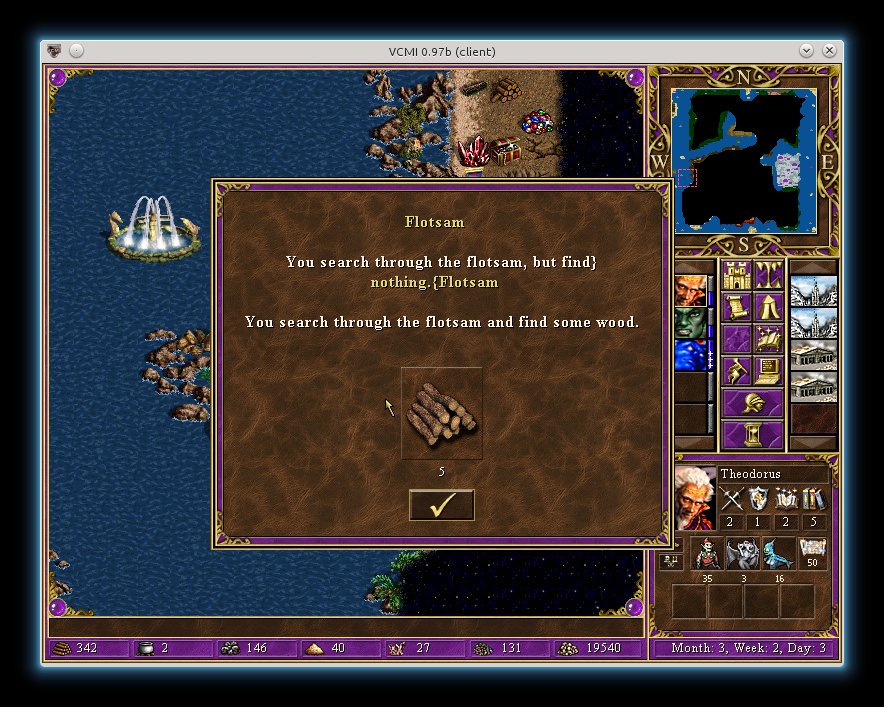The image size is (884, 707).
Task: Open adventure options with the horn button
Action: 737,371
